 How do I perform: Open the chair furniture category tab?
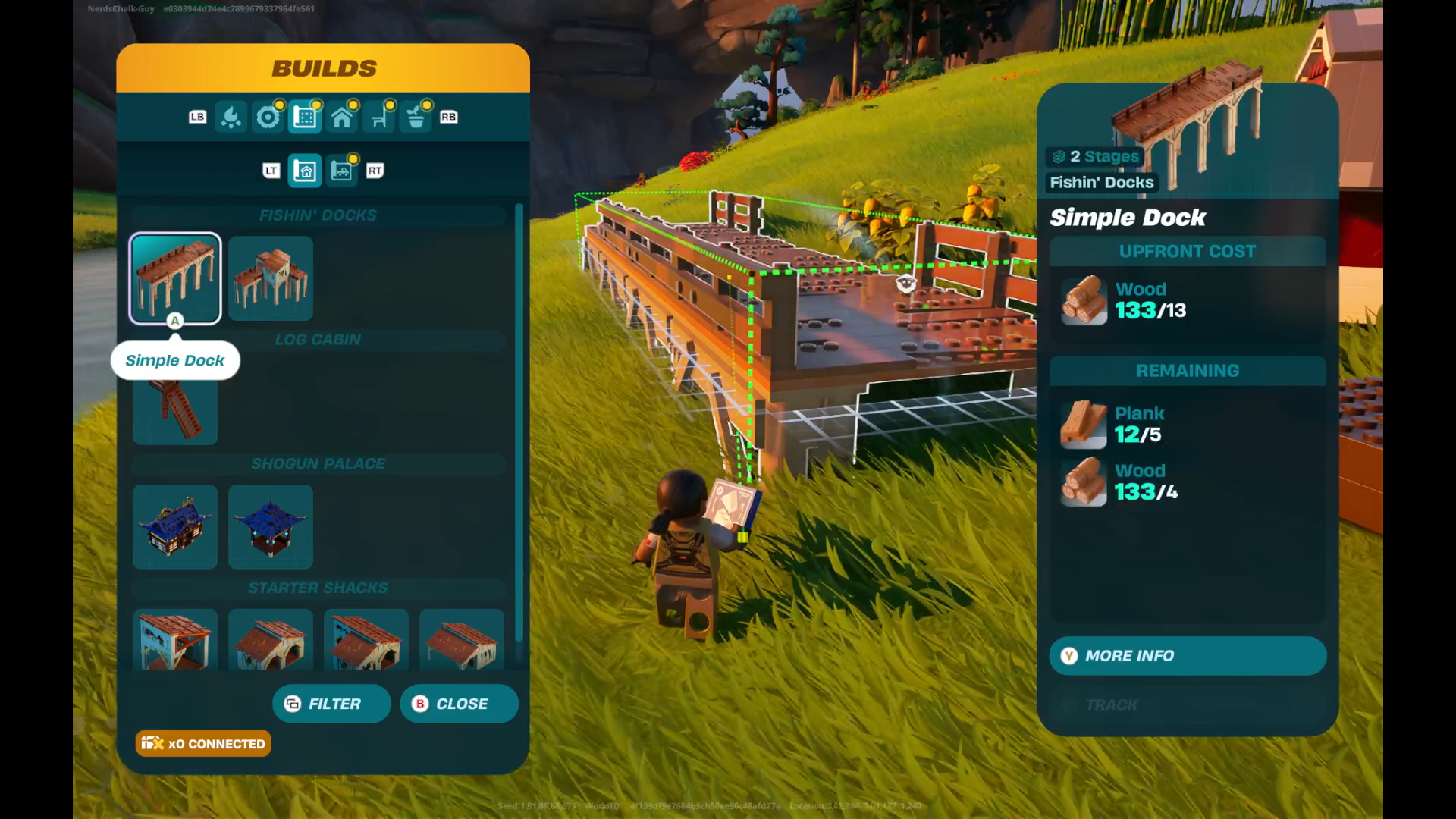tap(379, 118)
